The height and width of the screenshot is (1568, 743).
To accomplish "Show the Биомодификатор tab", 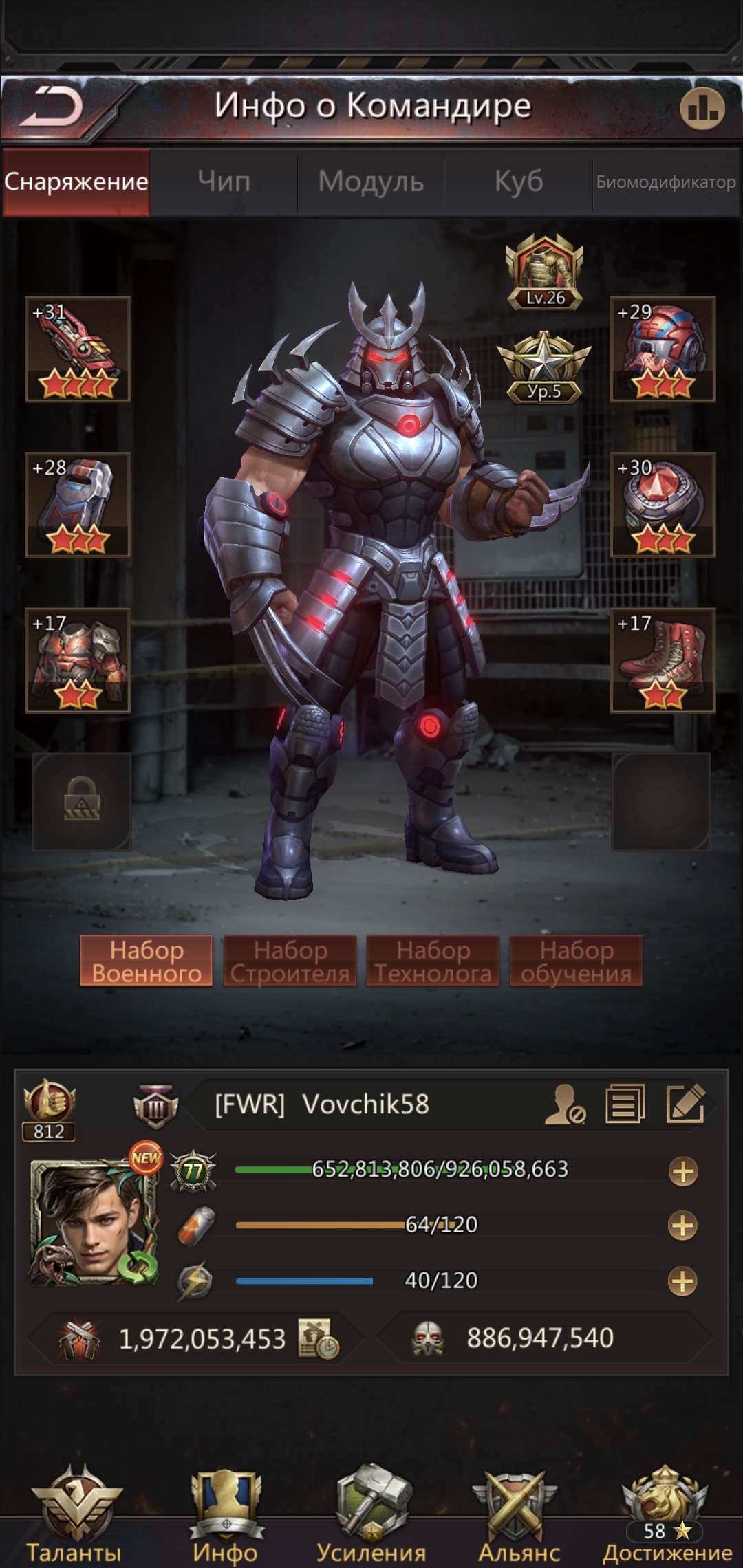I will click(666, 182).
